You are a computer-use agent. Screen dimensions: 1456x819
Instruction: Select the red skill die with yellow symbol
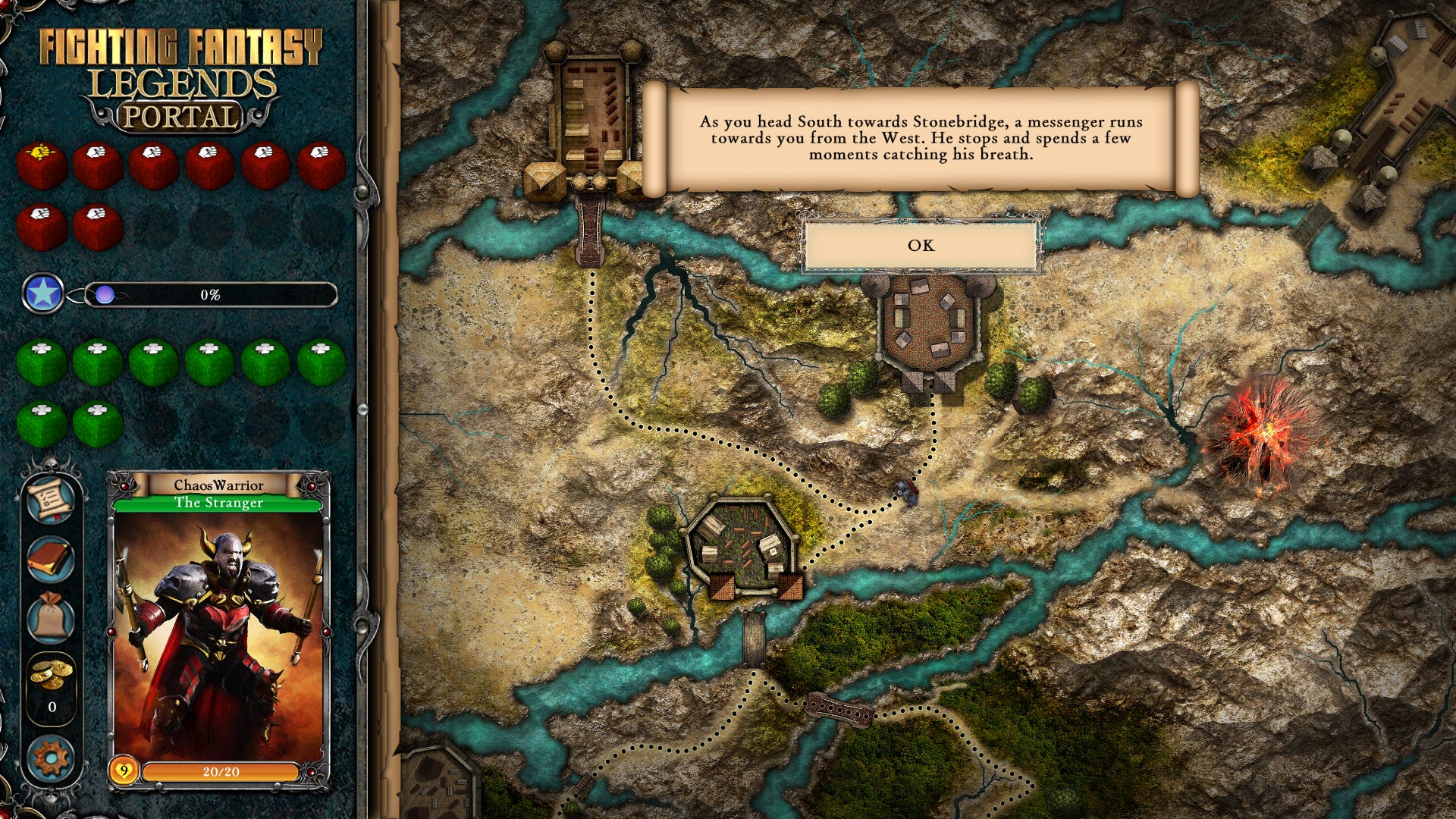(42, 165)
